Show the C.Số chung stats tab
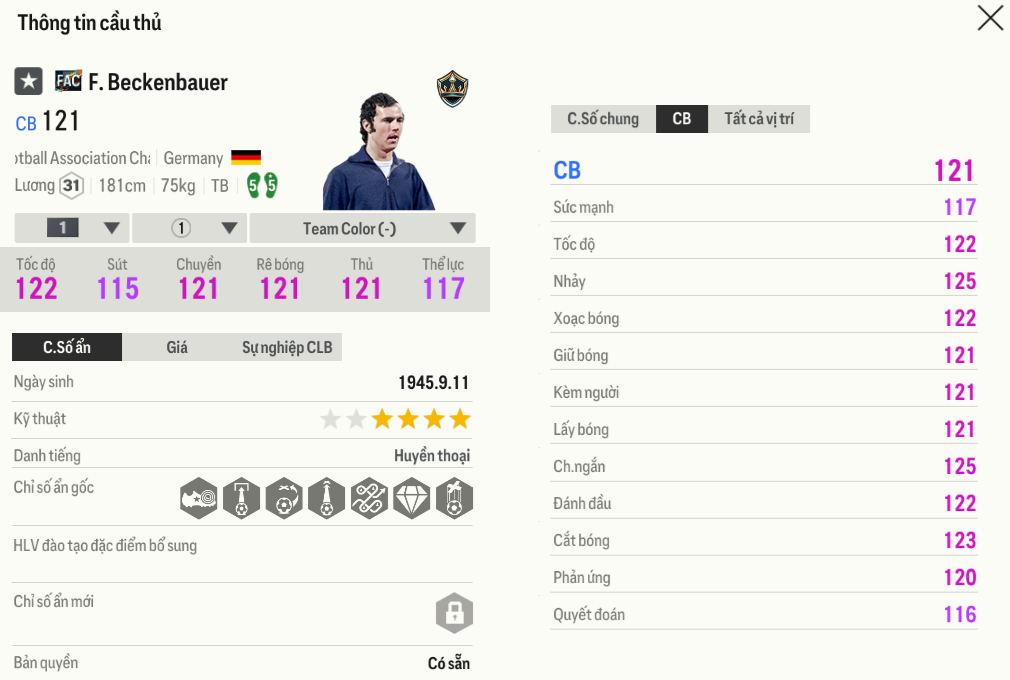Image resolution: width=1010 pixels, height=680 pixels. (x=603, y=119)
